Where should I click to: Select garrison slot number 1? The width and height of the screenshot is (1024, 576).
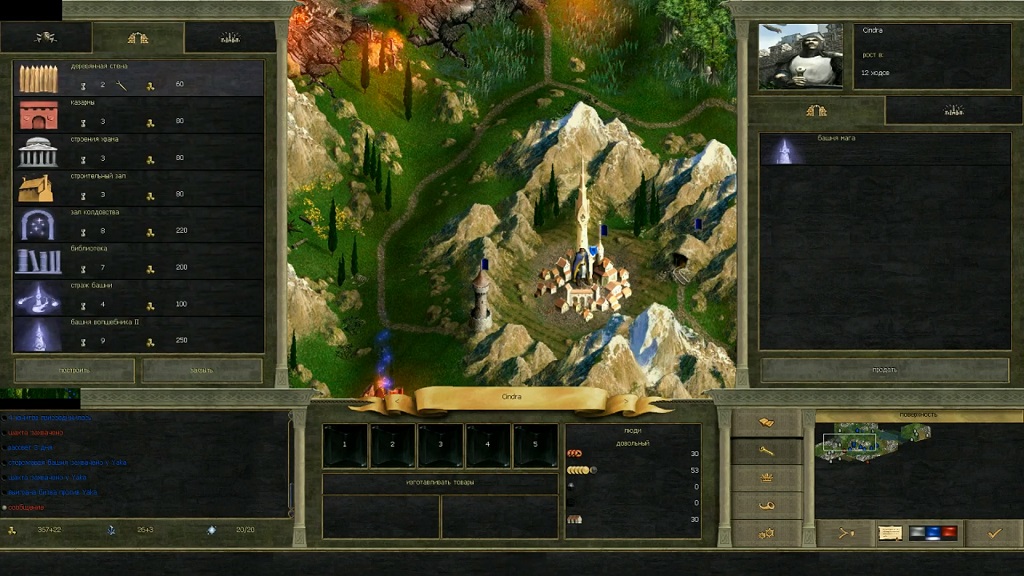coord(345,445)
